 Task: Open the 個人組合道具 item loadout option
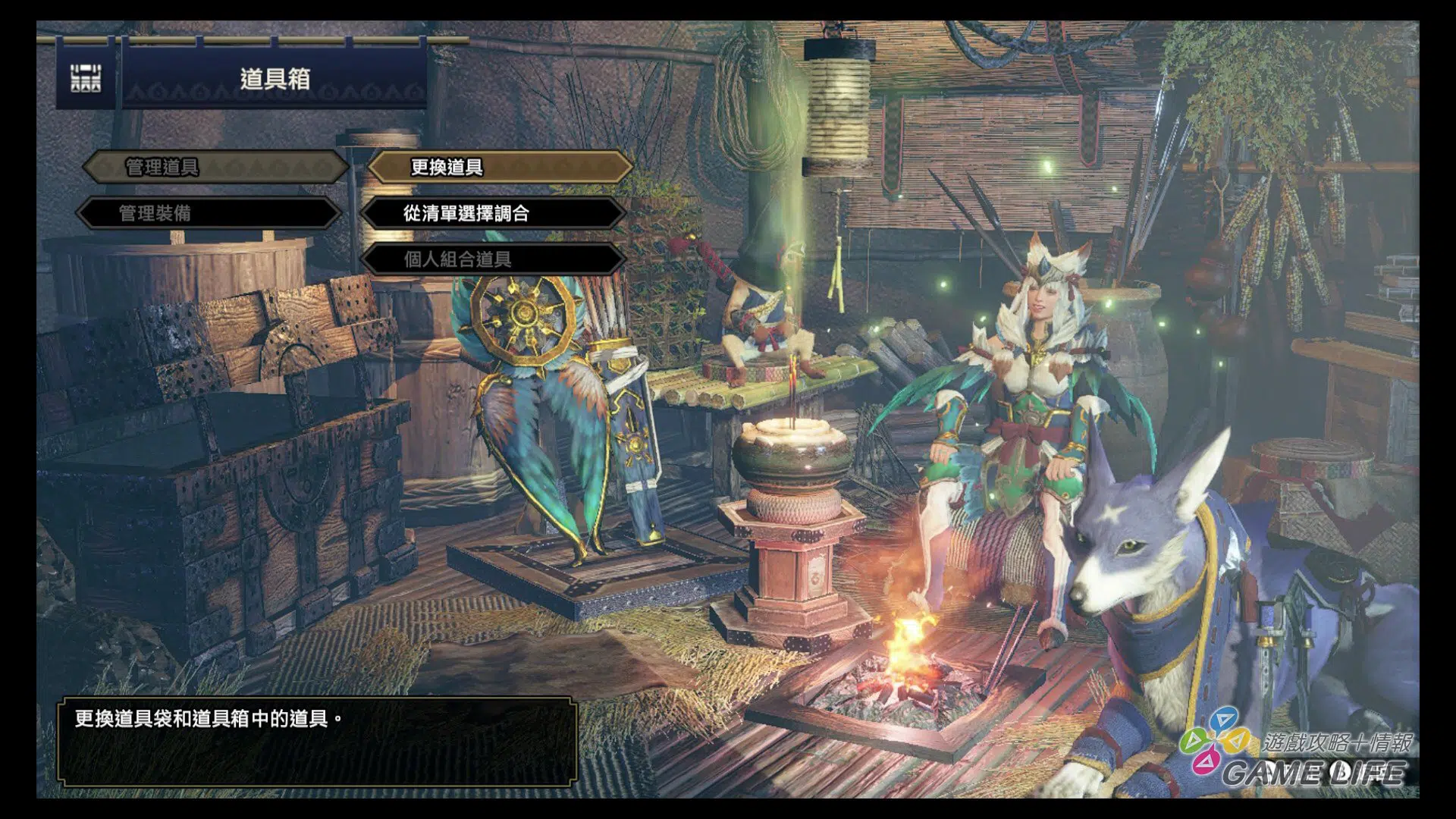(x=493, y=259)
